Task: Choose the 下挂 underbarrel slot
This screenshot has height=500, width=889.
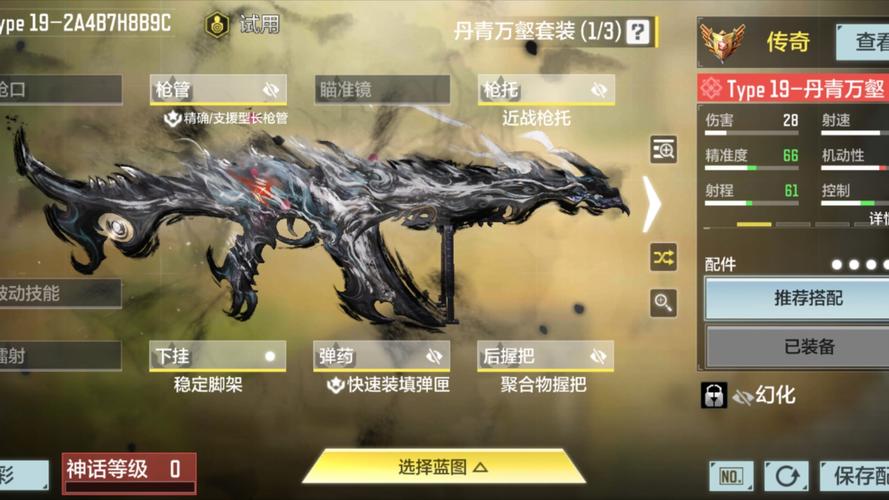Action: click(218, 356)
